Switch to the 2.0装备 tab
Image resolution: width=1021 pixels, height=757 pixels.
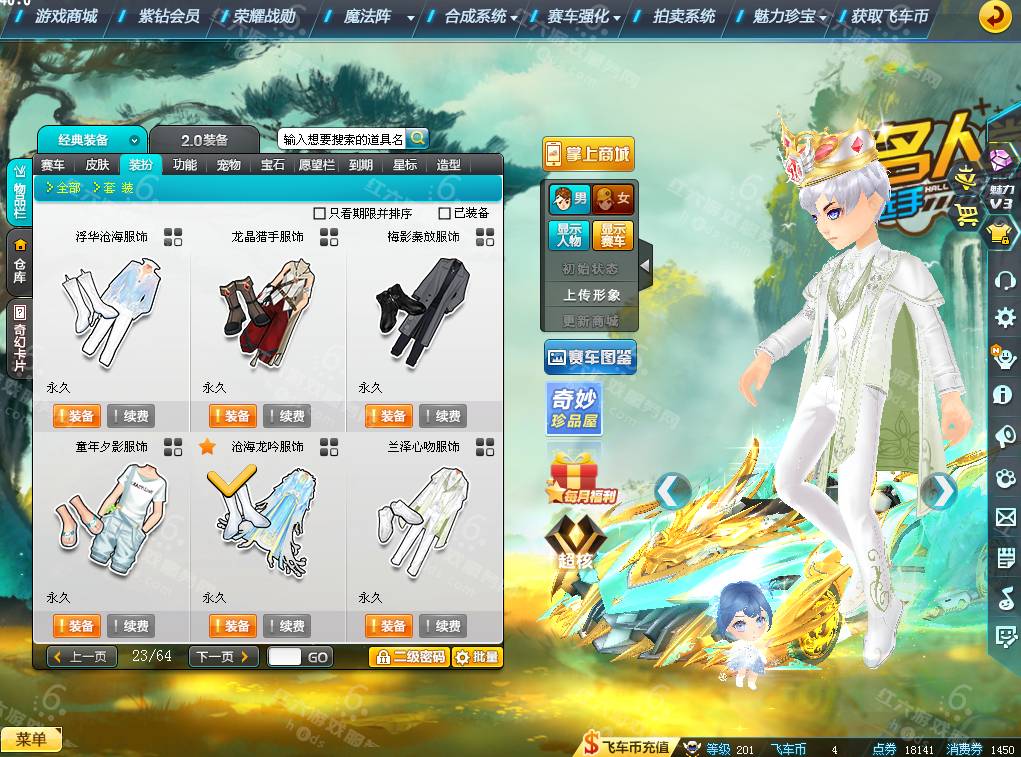[204, 140]
